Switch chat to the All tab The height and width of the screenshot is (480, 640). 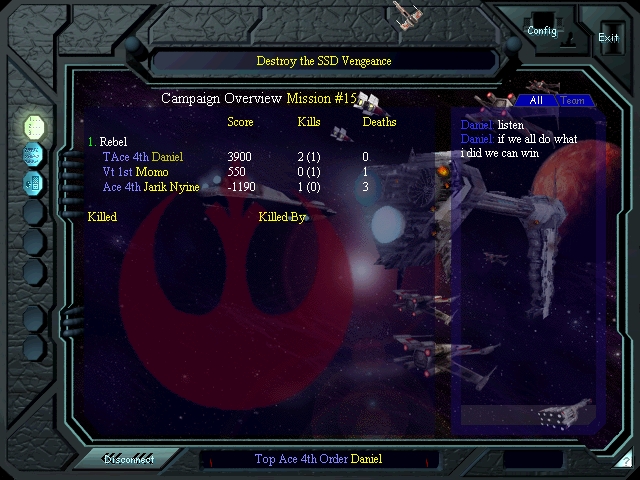pyautogui.click(x=536, y=101)
